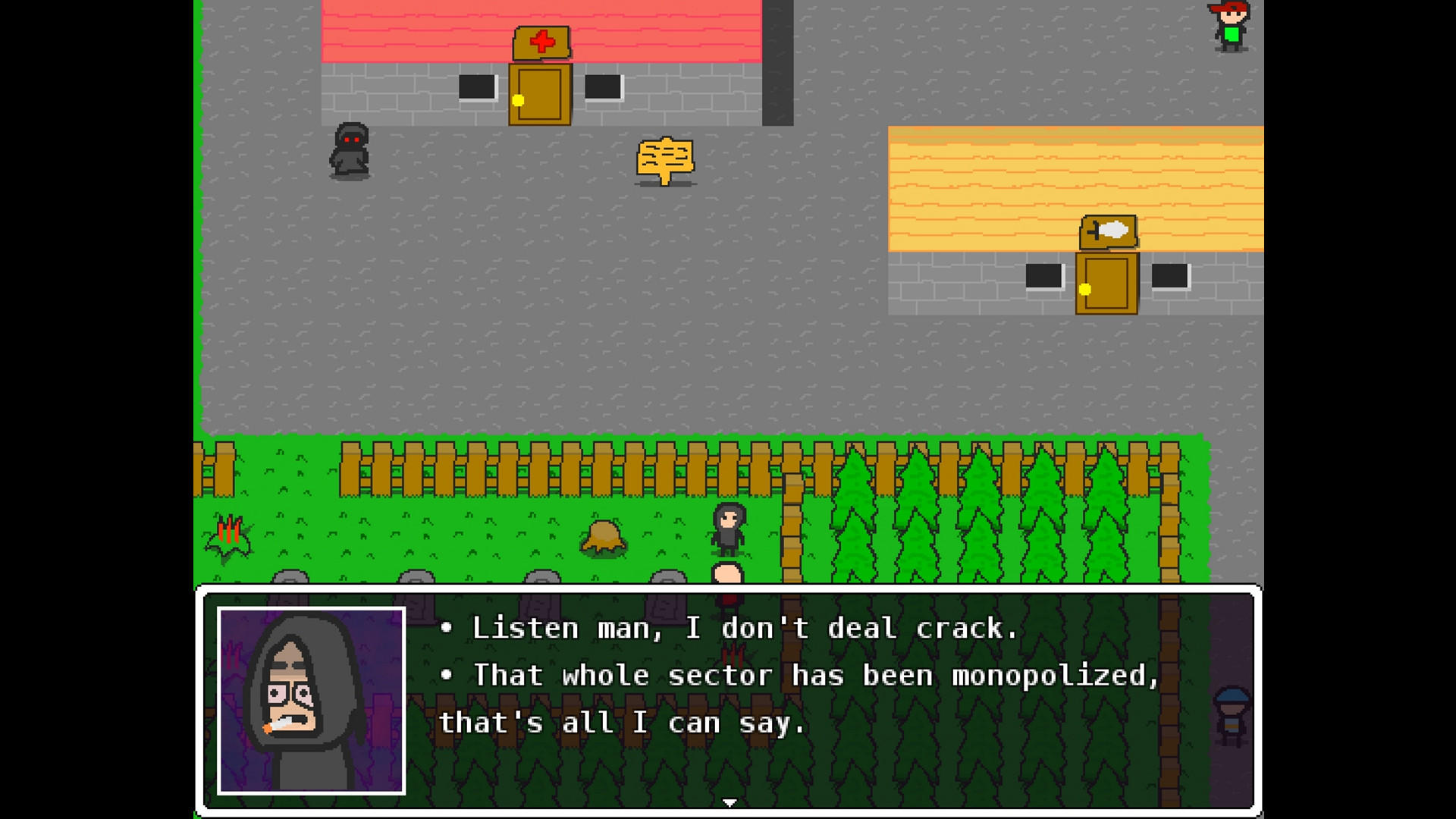
Task: Click the hospital door with yellow knob
Action: [539, 94]
